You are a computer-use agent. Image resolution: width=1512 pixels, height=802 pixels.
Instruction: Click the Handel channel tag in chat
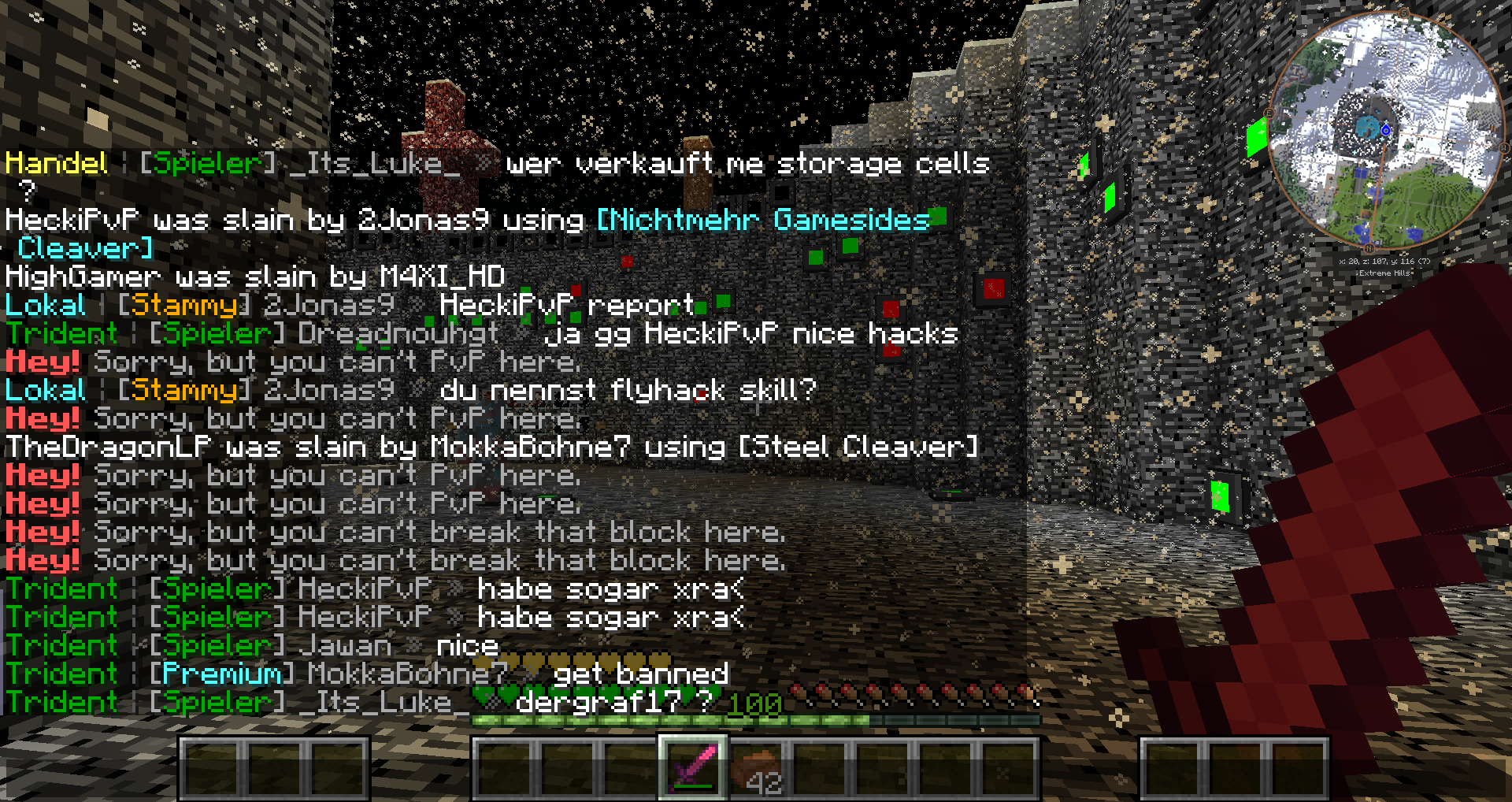coord(56,163)
